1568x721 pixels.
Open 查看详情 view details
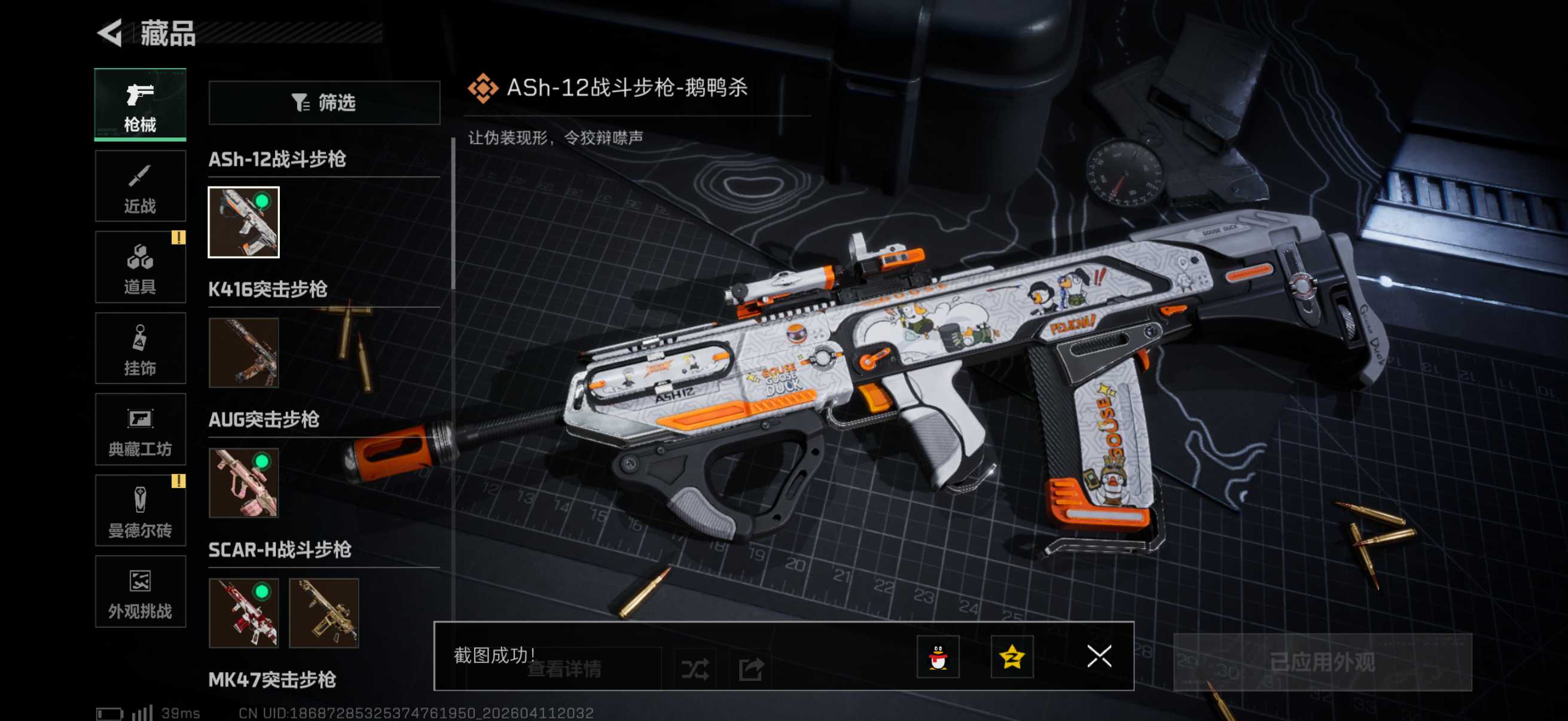click(564, 669)
